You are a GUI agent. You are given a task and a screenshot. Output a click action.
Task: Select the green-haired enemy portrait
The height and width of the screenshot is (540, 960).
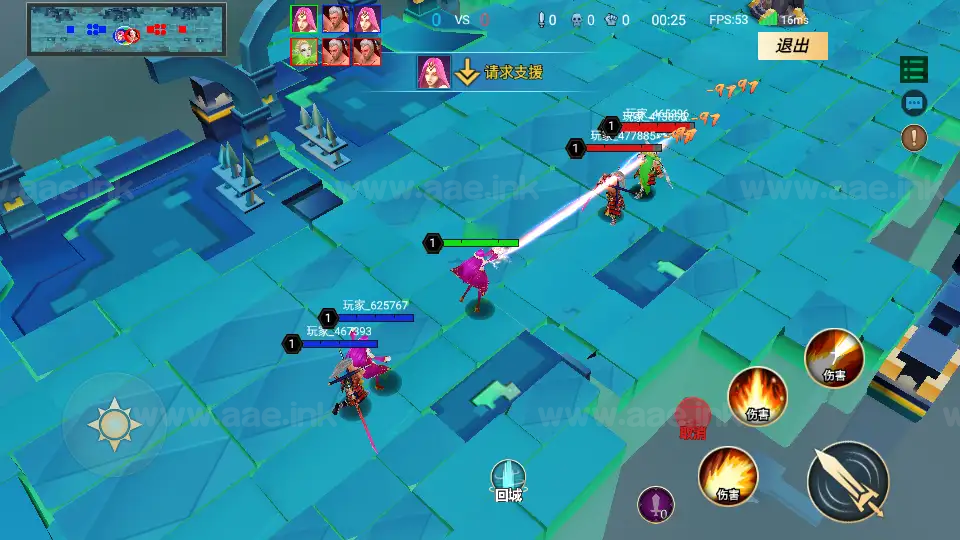(305, 52)
